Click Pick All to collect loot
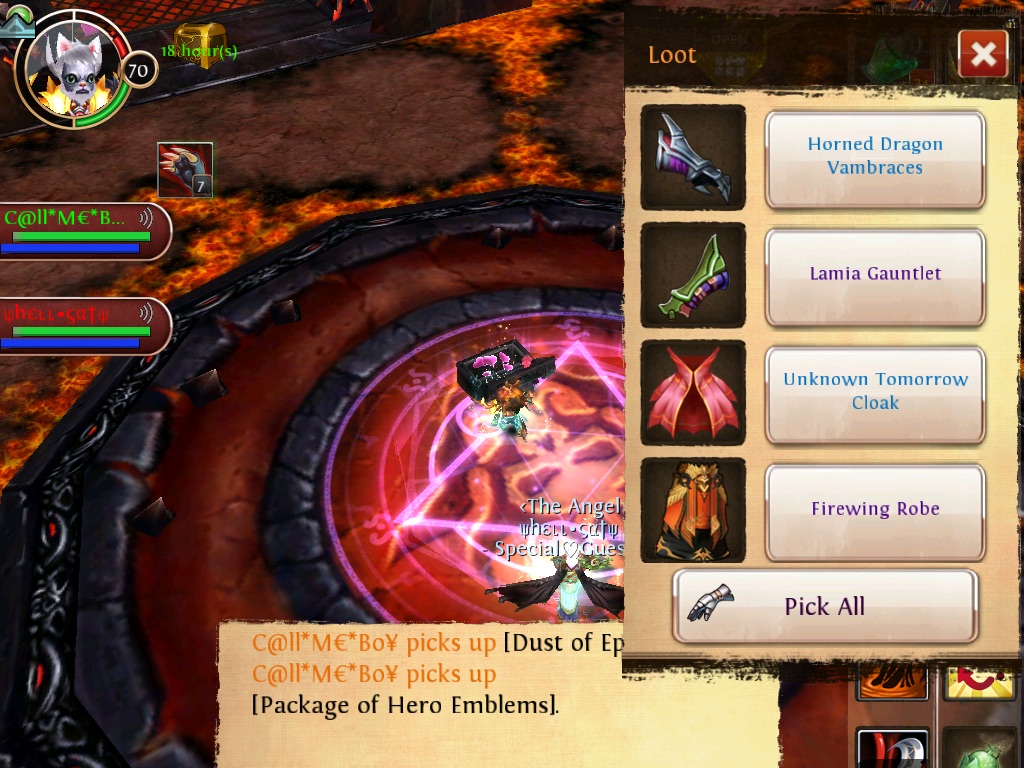This screenshot has height=768, width=1024. 824,606
